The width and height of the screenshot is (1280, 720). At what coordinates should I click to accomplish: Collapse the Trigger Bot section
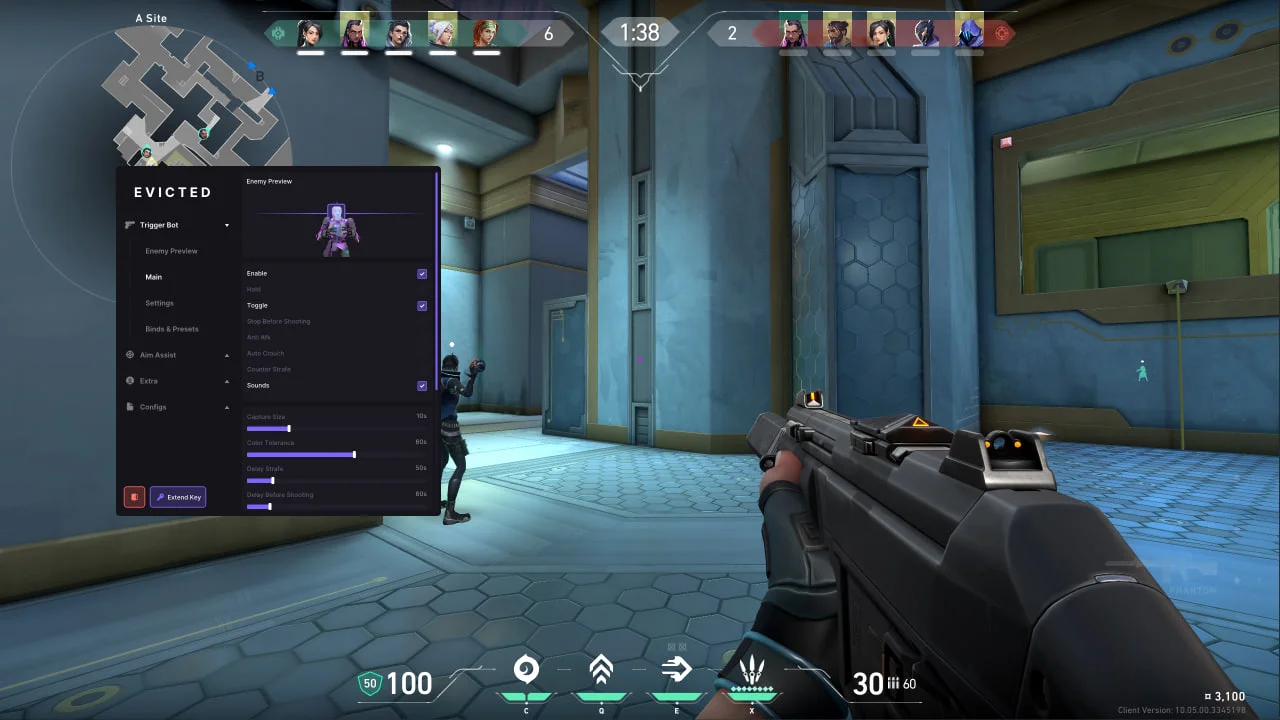pyautogui.click(x=227, y=225)
